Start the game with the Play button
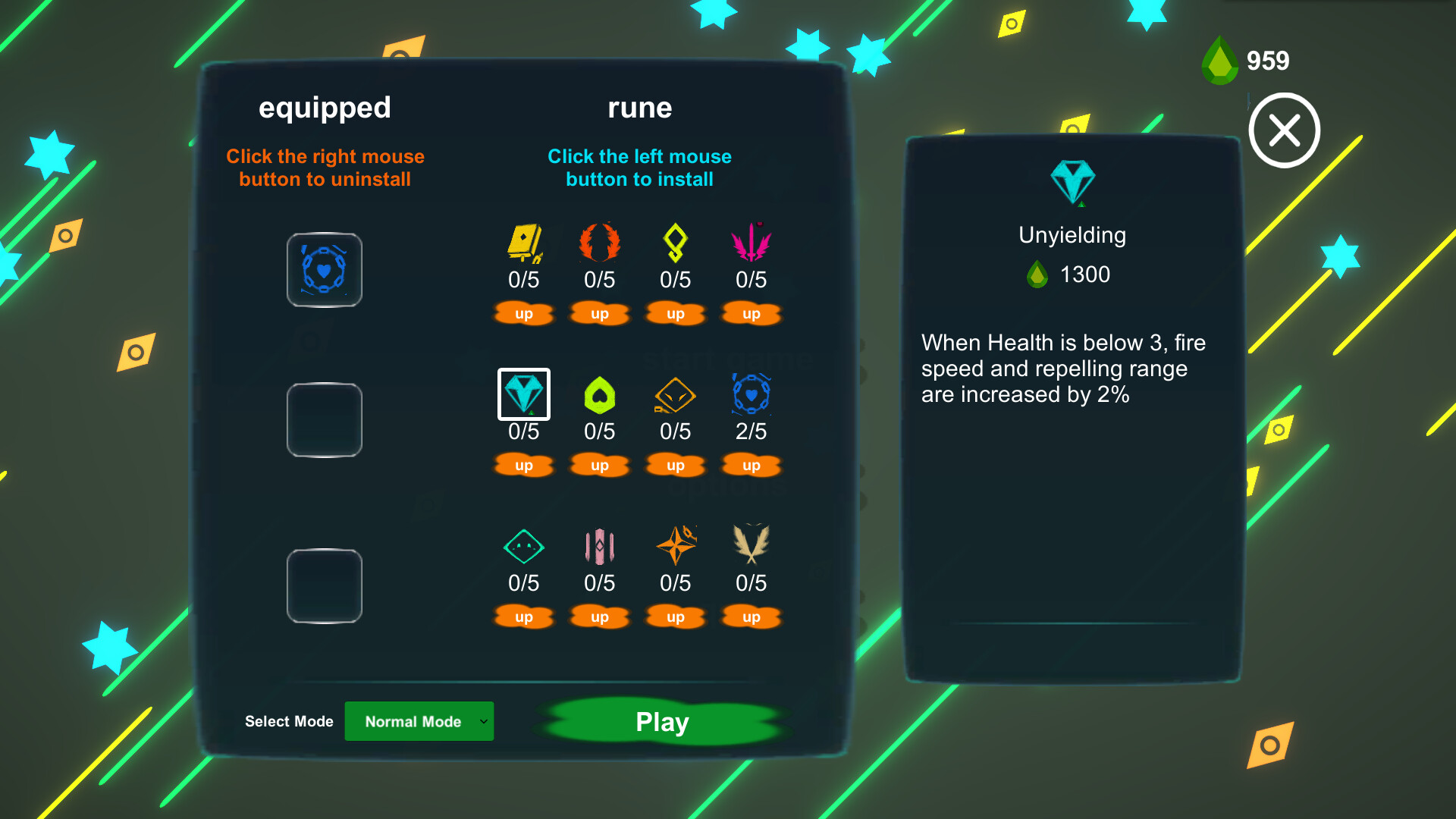Screen dimensions: 1456x819 (662, 721)
